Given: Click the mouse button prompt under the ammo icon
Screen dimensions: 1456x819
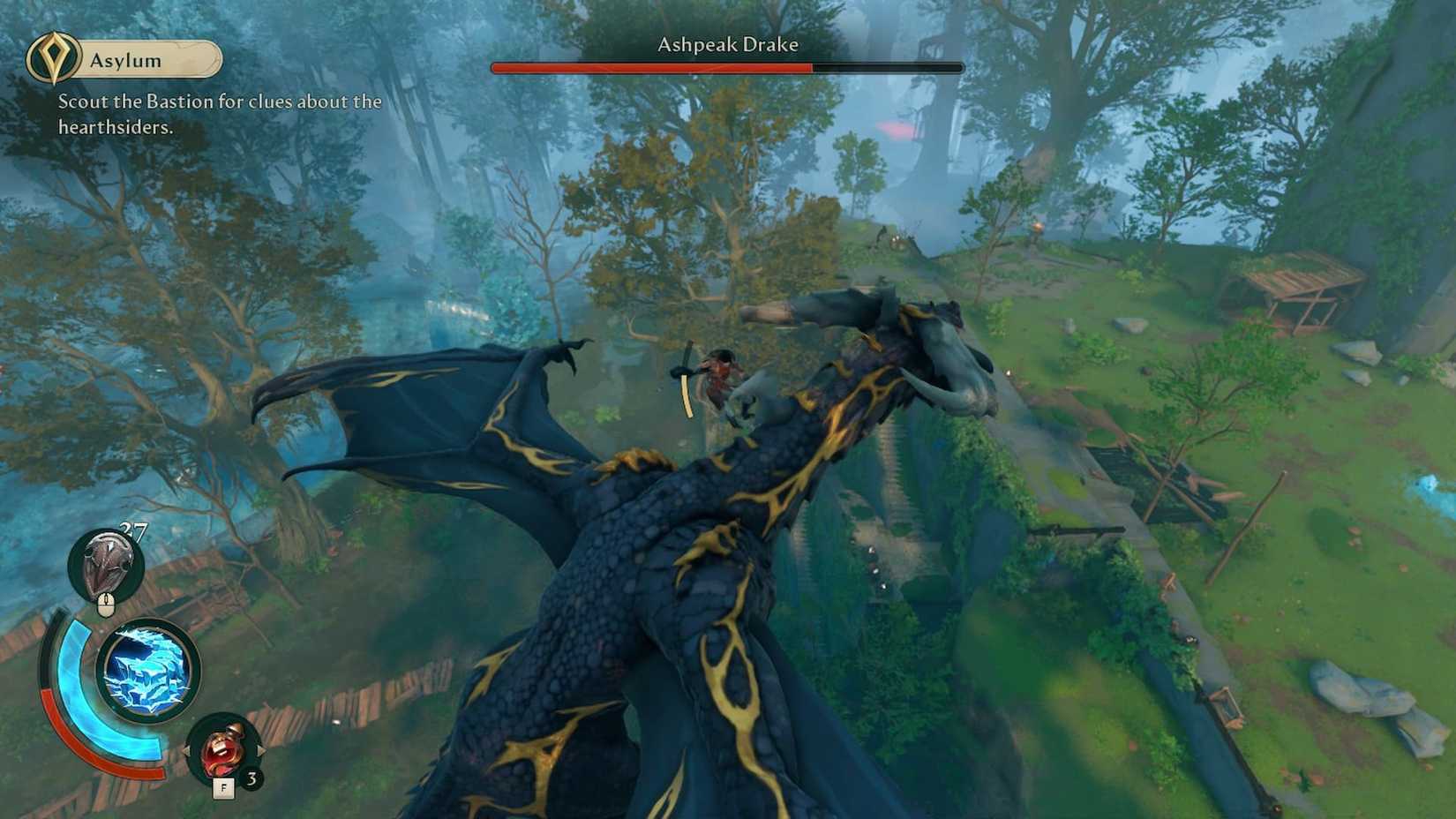Looking at the screenshot, I should pos(106,605).
